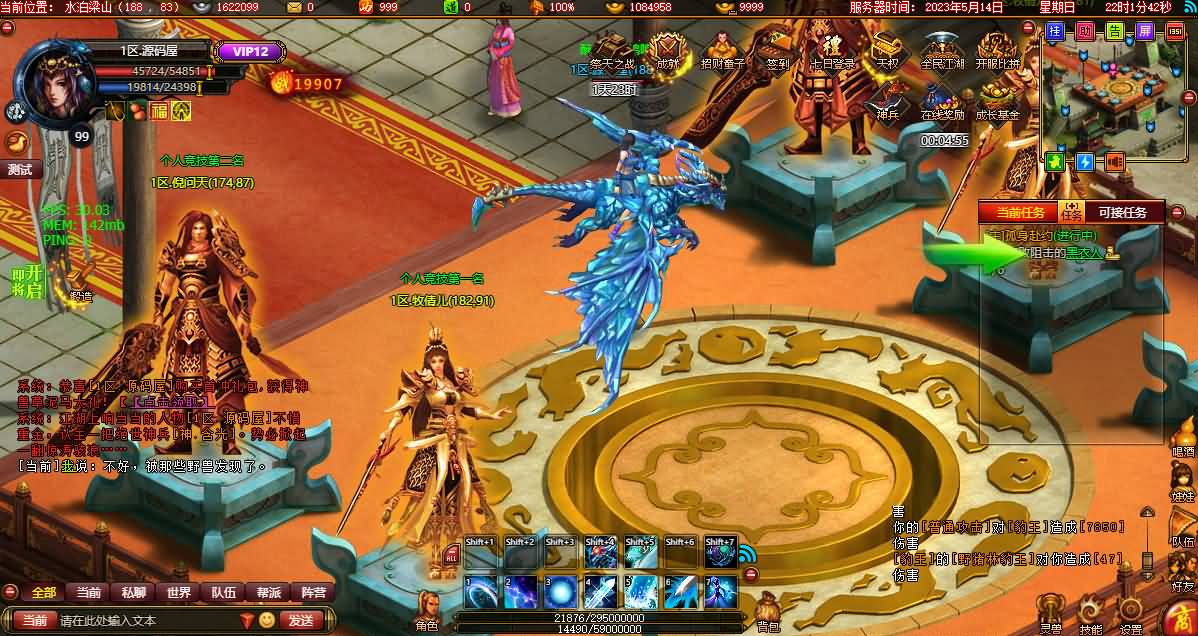The image size is (1198, 636).
Task: Click the 挂 auto-battle button above the minimap
Action: pos(1054,31)
